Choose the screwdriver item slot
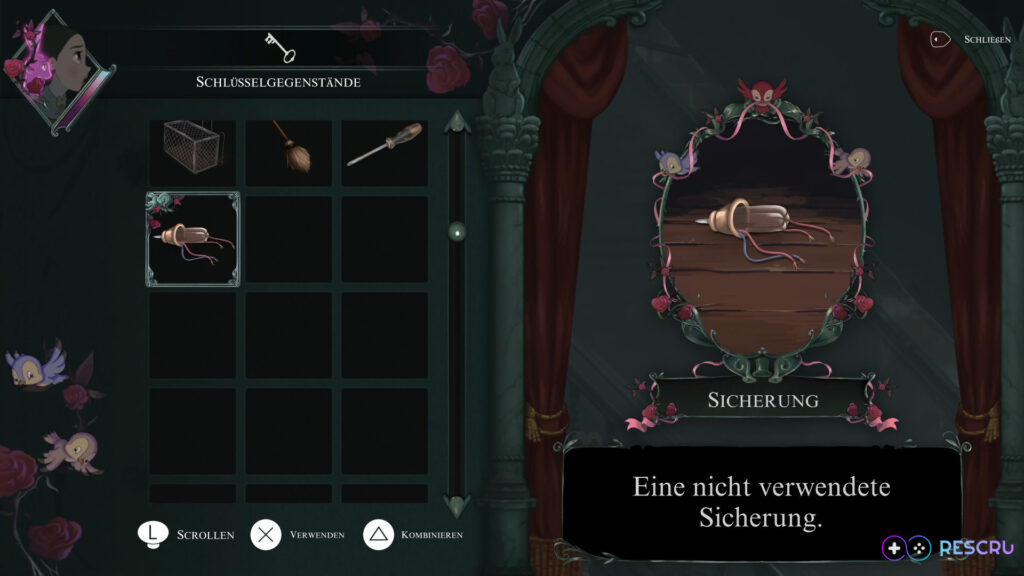Screen dimensions: 1024x576 point(385,151)
